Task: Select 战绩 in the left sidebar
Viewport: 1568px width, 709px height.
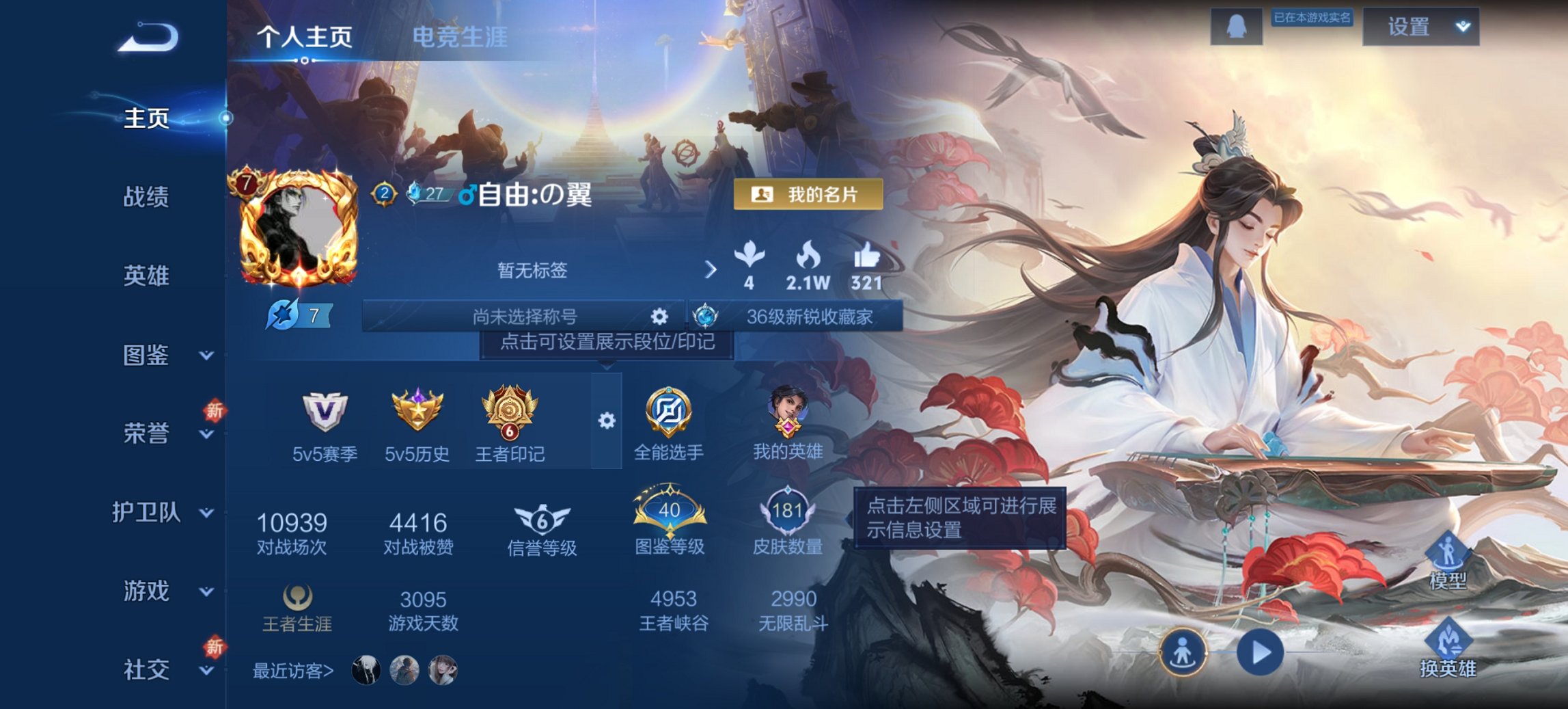Action: pyautogui.click(x=147, y=197)
